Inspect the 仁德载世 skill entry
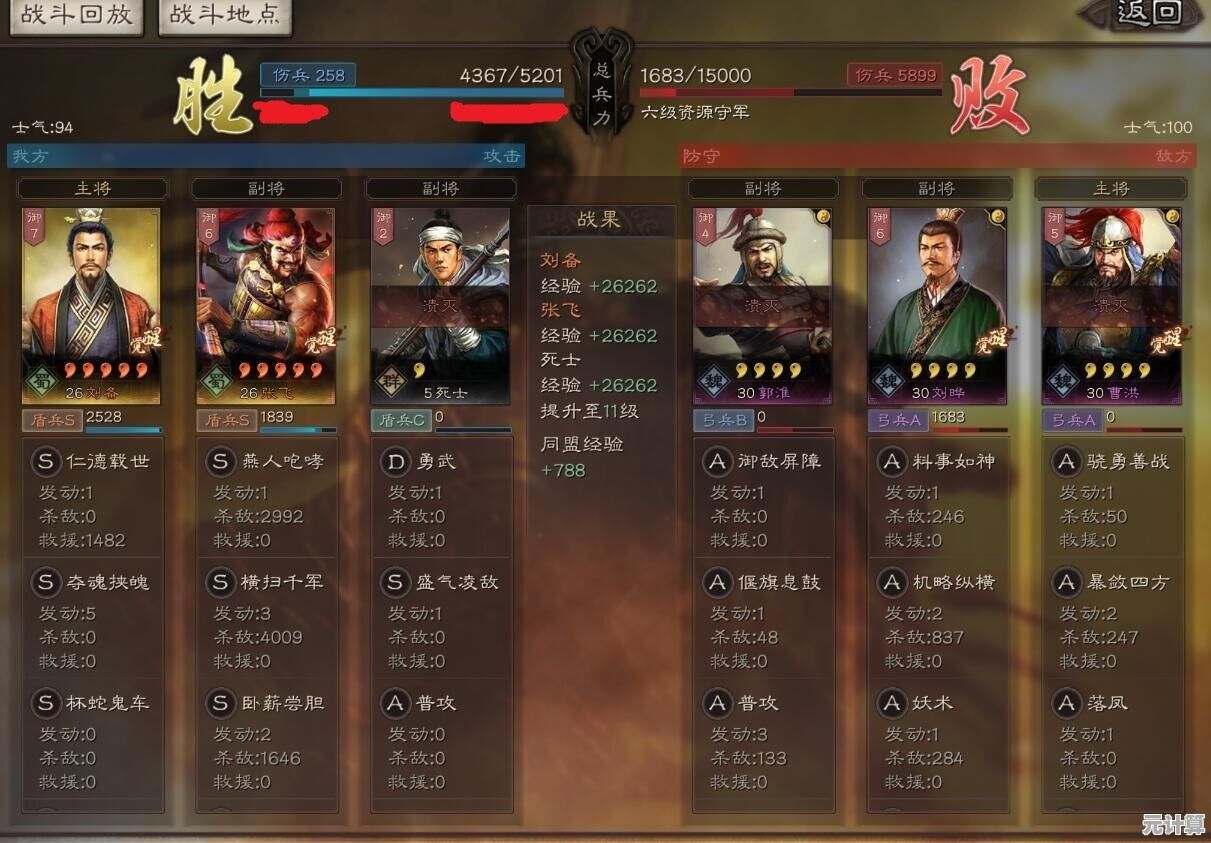Image resolution: width=1211 pixels, height=843 pixels. 93,462
